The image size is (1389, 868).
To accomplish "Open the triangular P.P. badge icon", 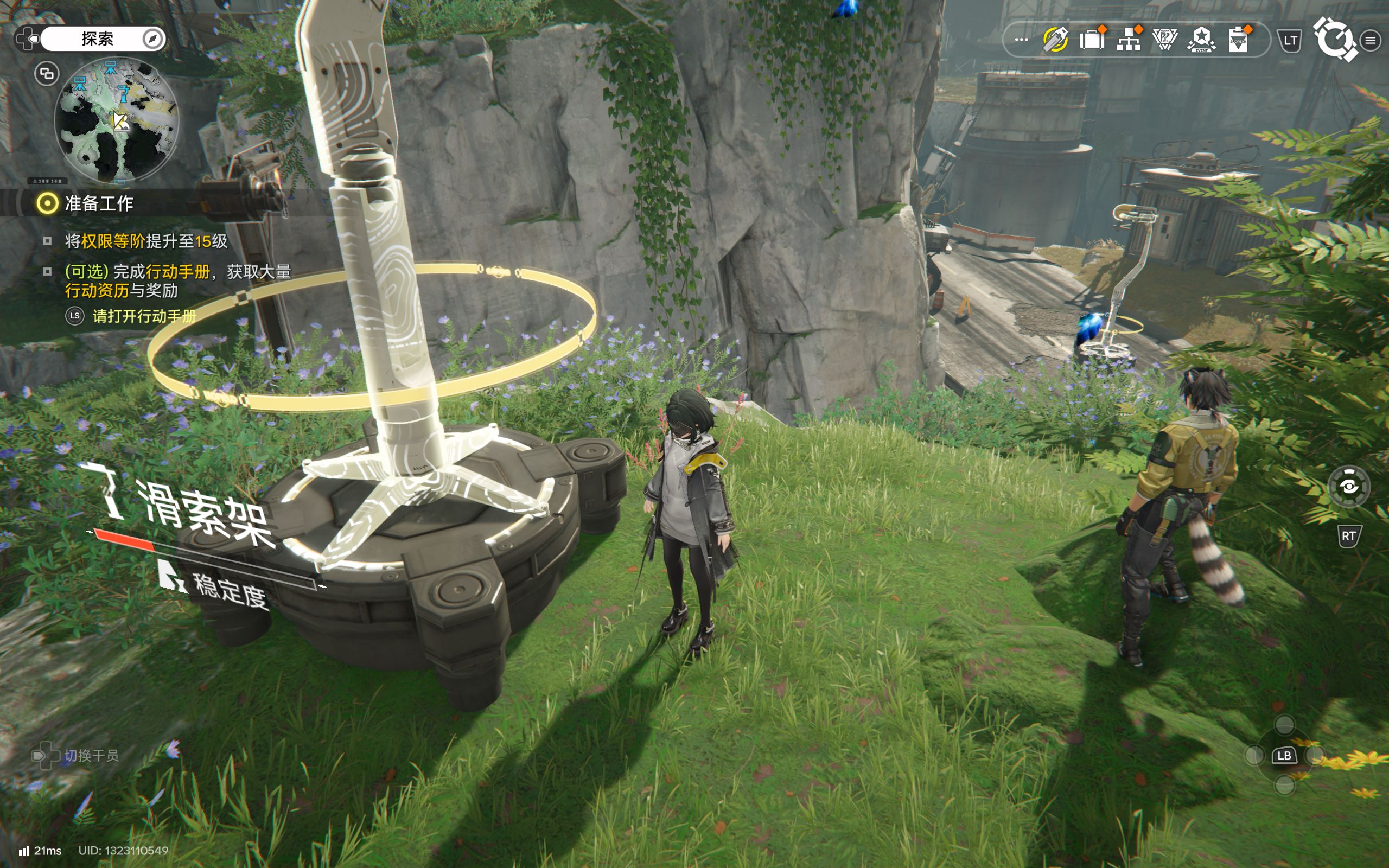I will pos(1164,40).
